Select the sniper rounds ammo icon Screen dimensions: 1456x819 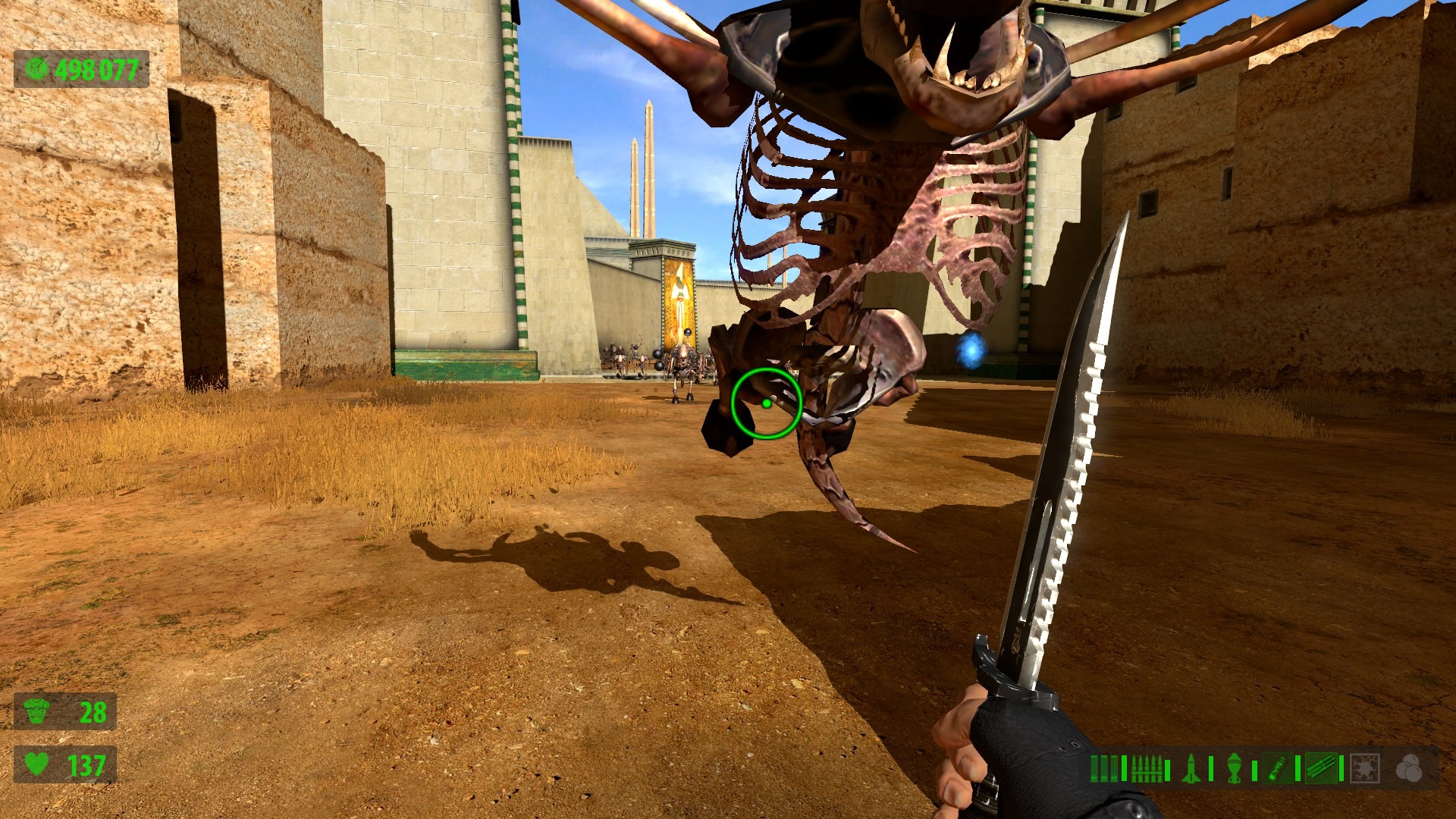(x=1321, y=768)
